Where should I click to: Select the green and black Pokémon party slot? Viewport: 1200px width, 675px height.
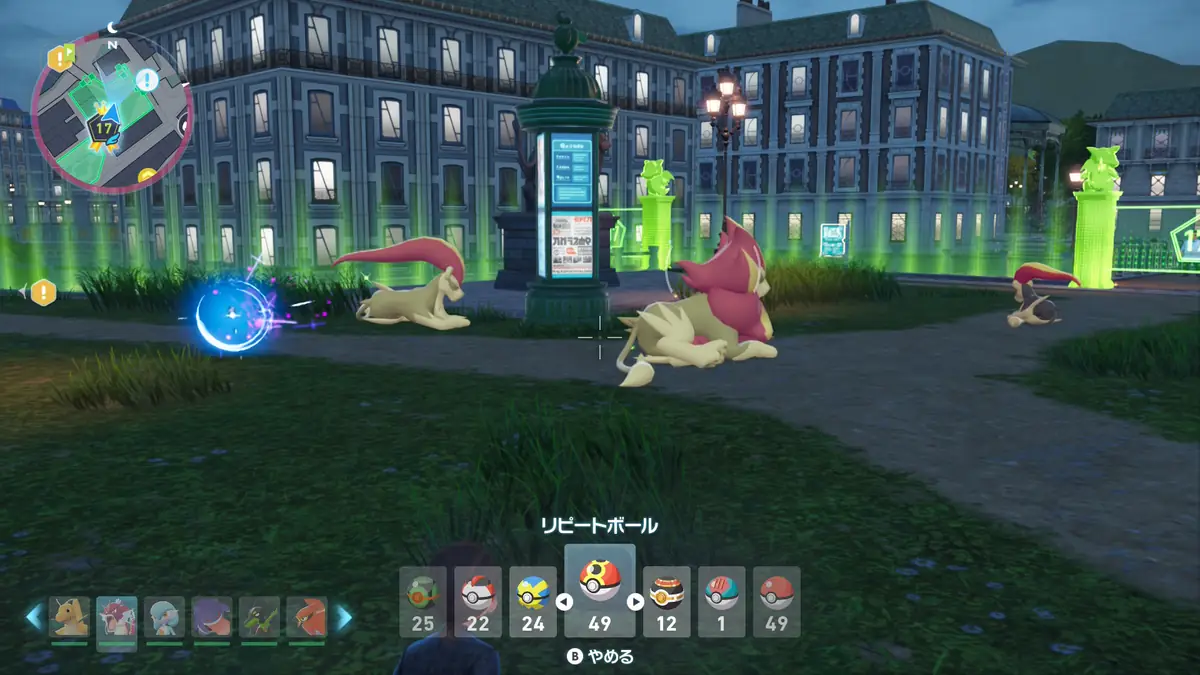[x=259, y=618]
